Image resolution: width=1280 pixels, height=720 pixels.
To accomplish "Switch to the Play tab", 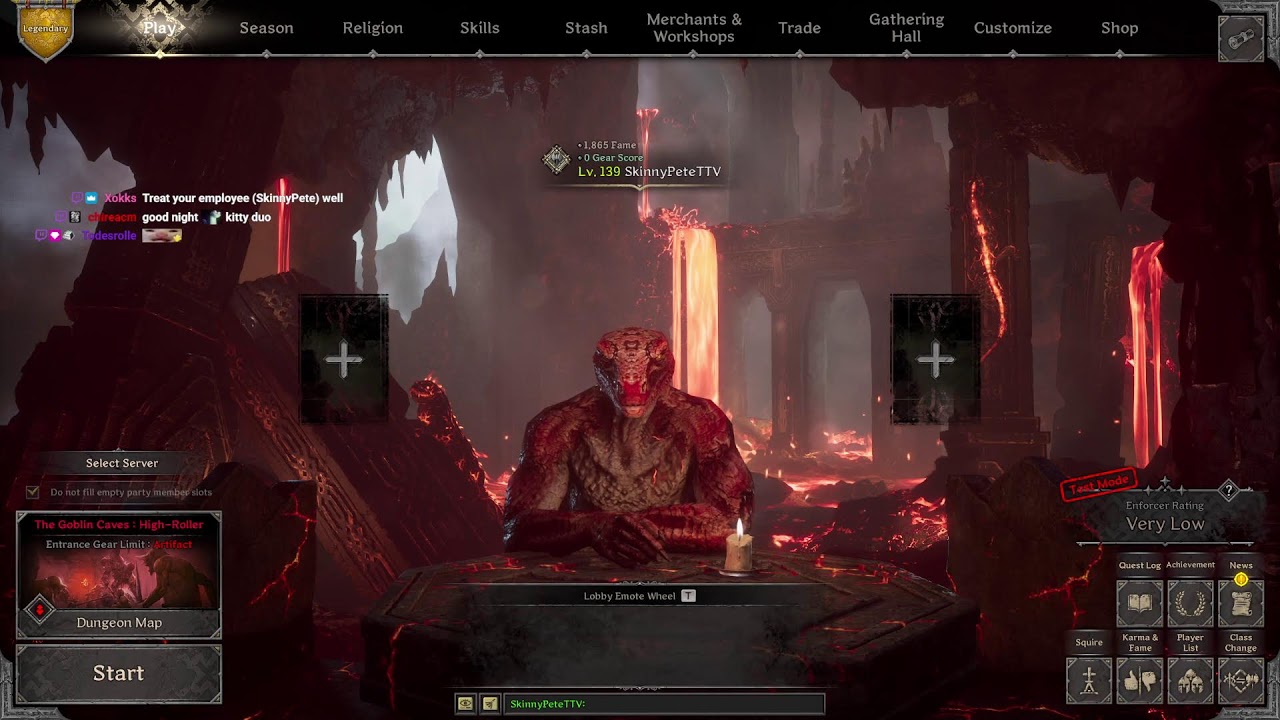I will [x=159, y=28].
